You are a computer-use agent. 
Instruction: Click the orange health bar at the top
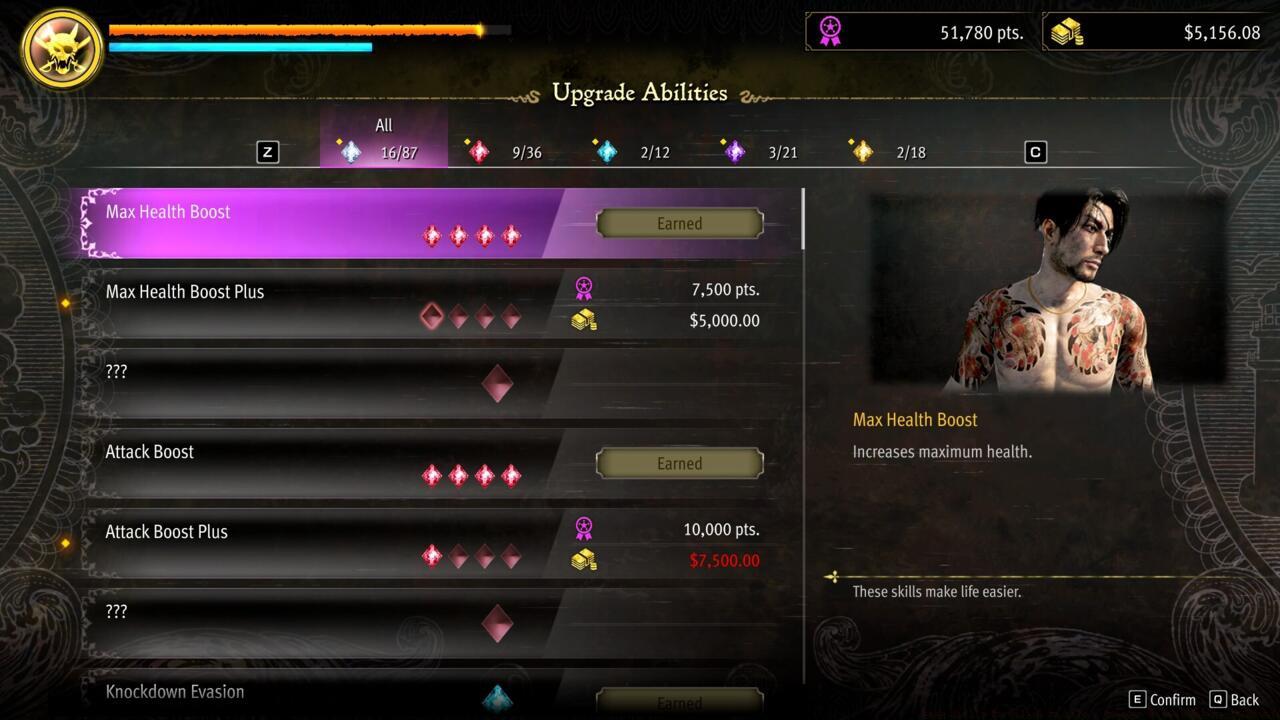(290, 29)
